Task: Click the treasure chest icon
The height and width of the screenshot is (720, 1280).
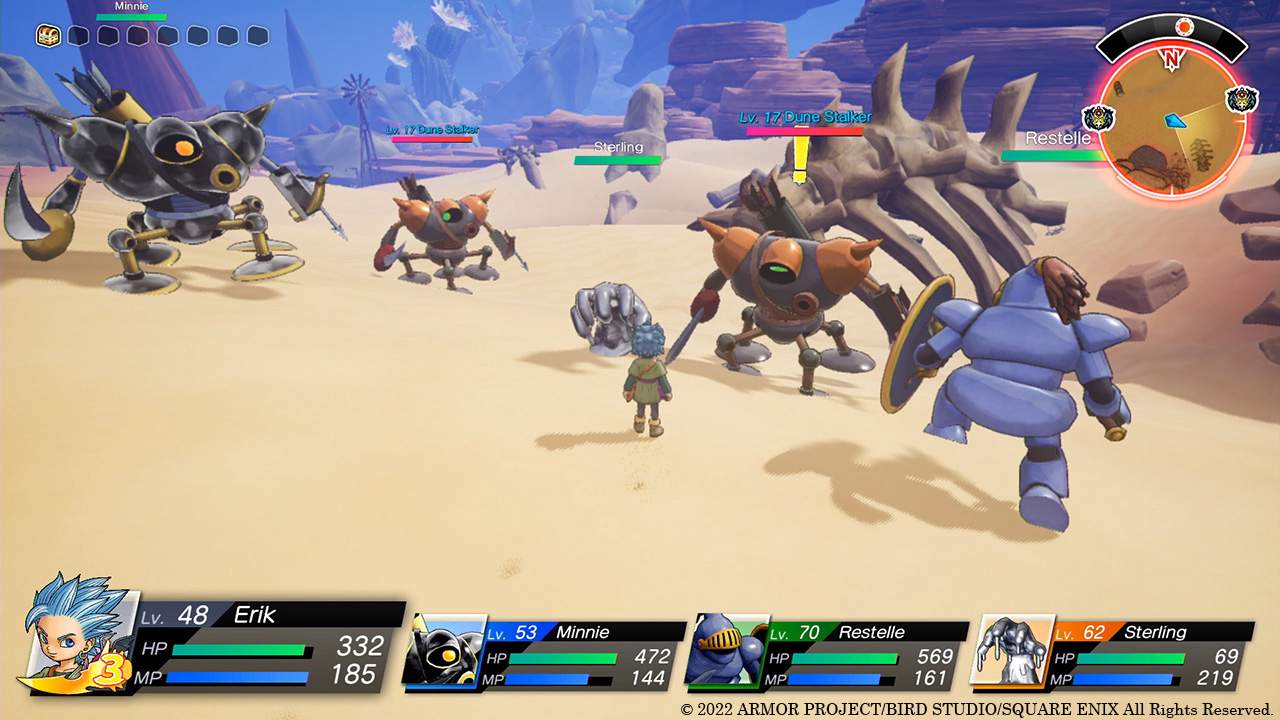Action: click(x=48, y=36)
